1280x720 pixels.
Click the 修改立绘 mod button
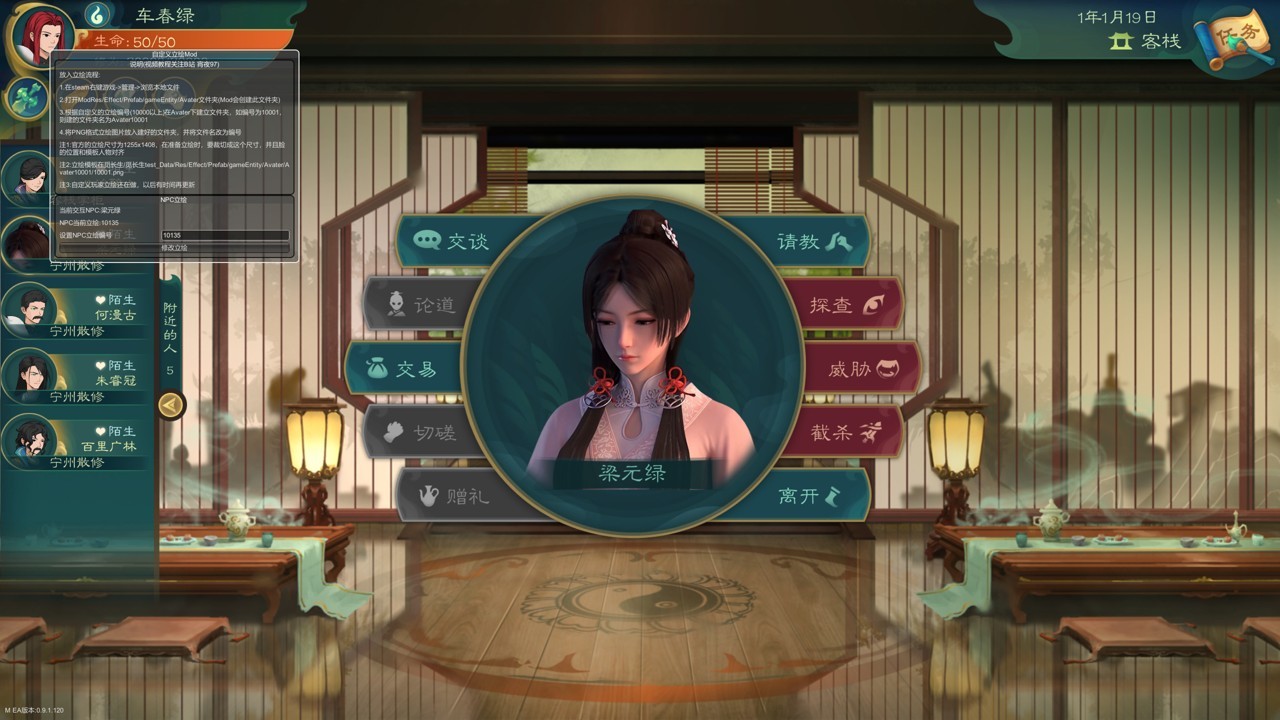click(x=174, y=247)
